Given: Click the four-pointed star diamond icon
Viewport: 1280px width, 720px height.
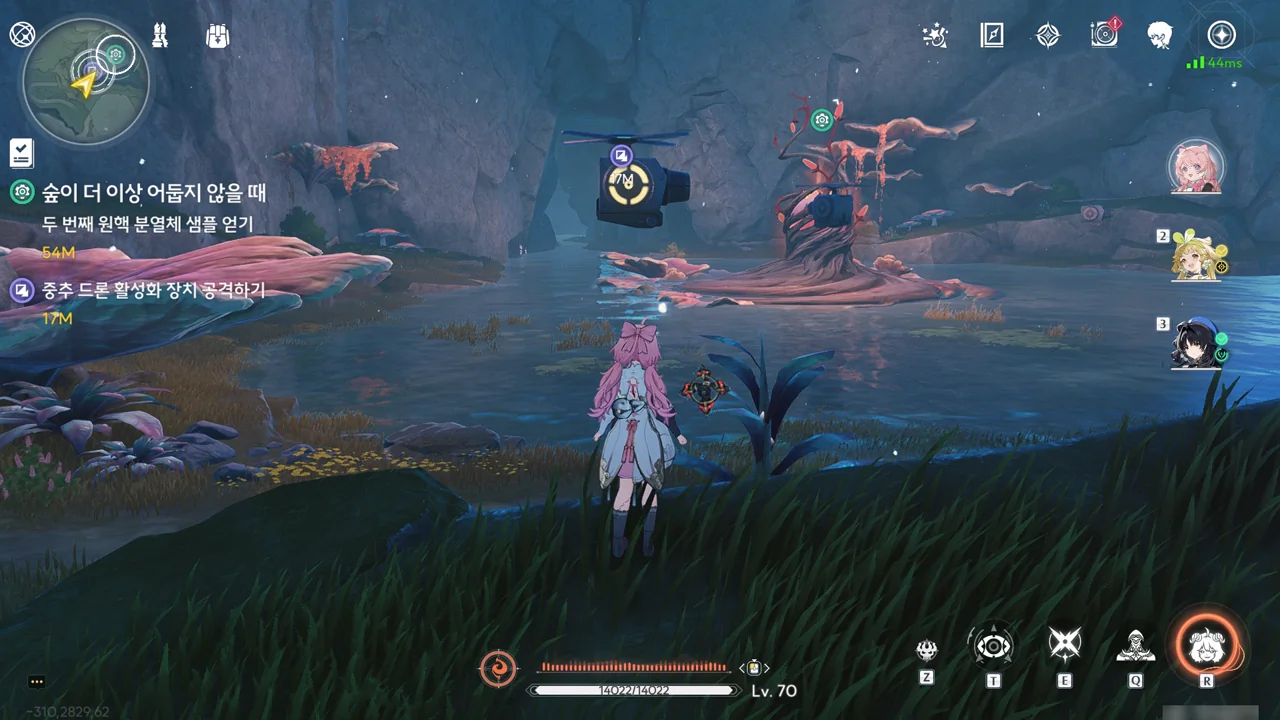Looking at the screenshot, I should (1047, 36).
